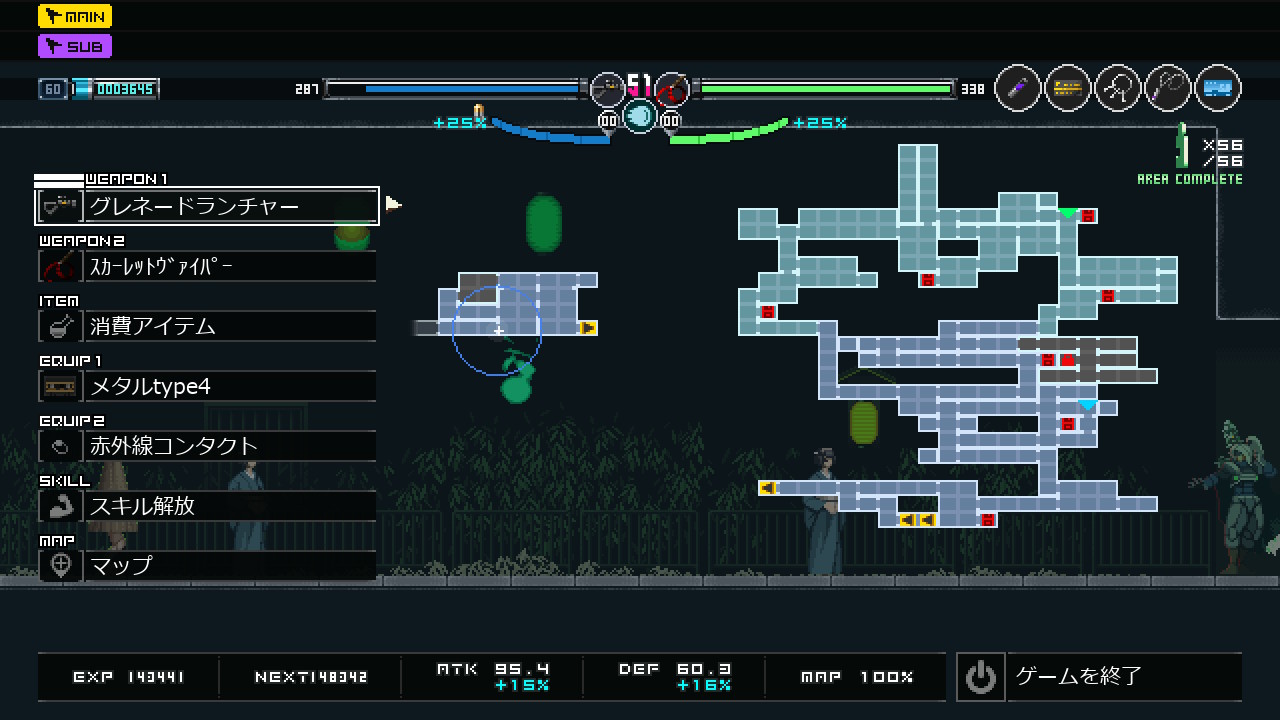Open the スキル解放 skill menu
The image size is (1280, 720).
coord(207,506)
